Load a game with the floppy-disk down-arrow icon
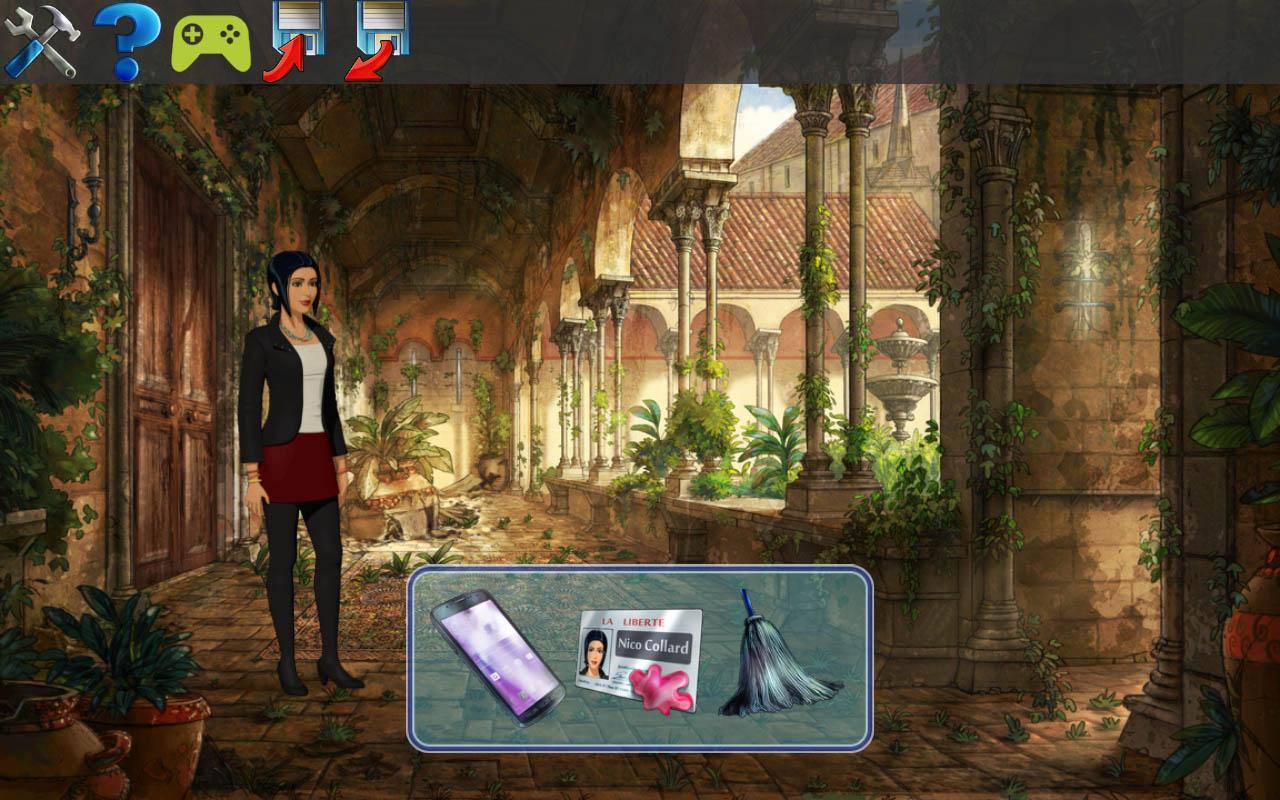 coord(384,33)
